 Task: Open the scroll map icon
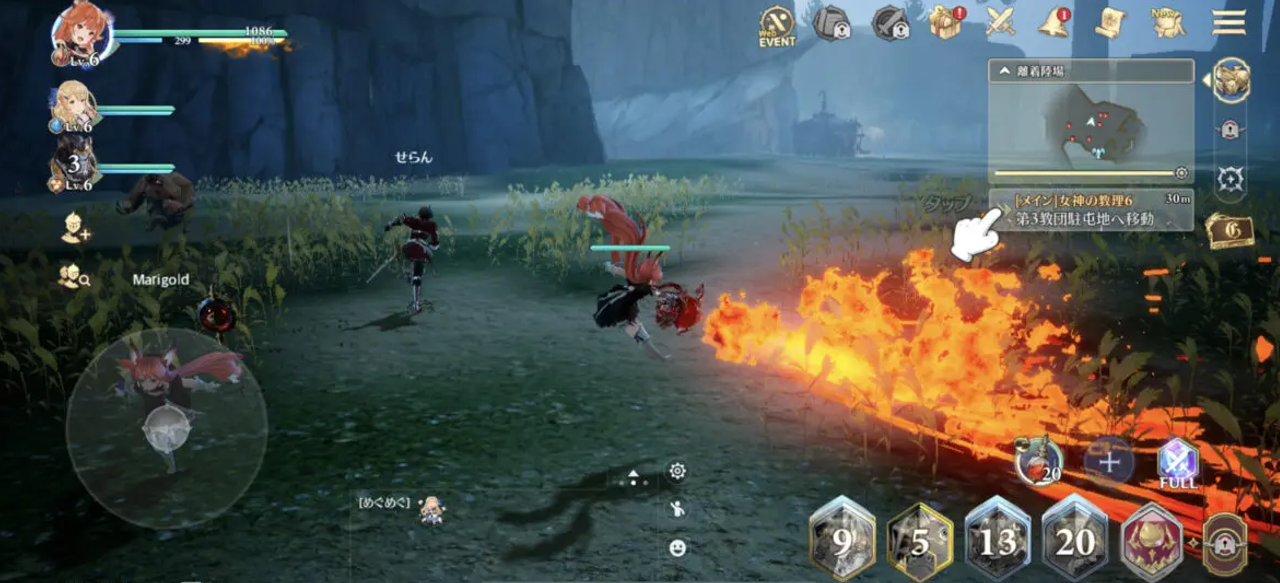(x=1110, y=22)
